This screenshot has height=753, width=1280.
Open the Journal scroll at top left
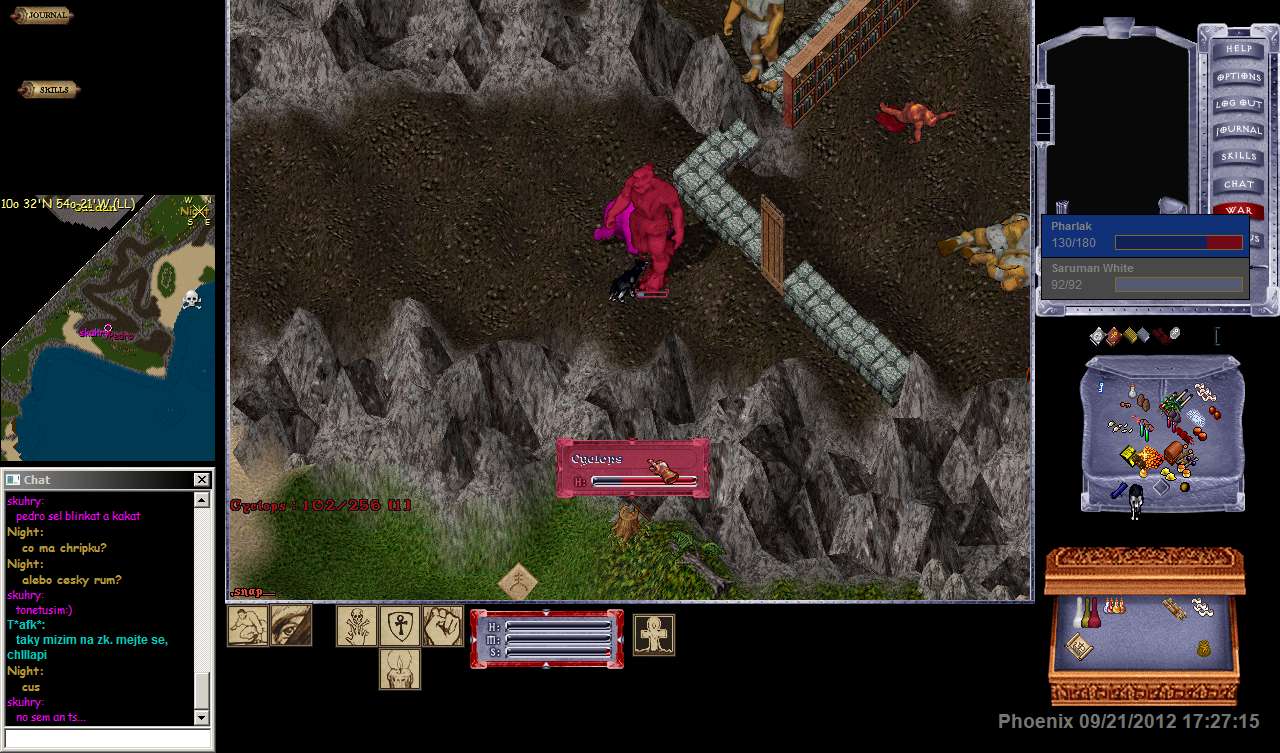(42, 16)
